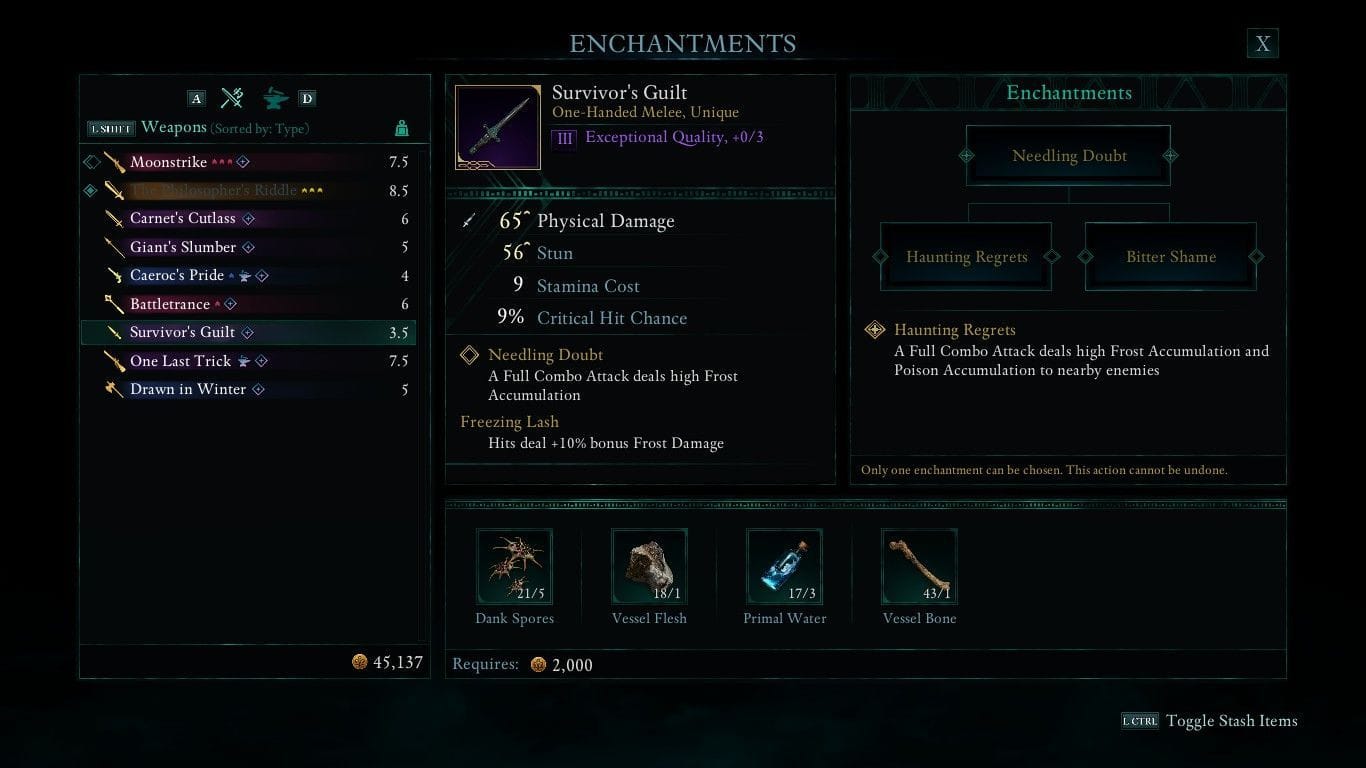The width and height of the screenshot is (1366, 768).
Task: Click the Vessel Bone material icon
Action: 919,566
